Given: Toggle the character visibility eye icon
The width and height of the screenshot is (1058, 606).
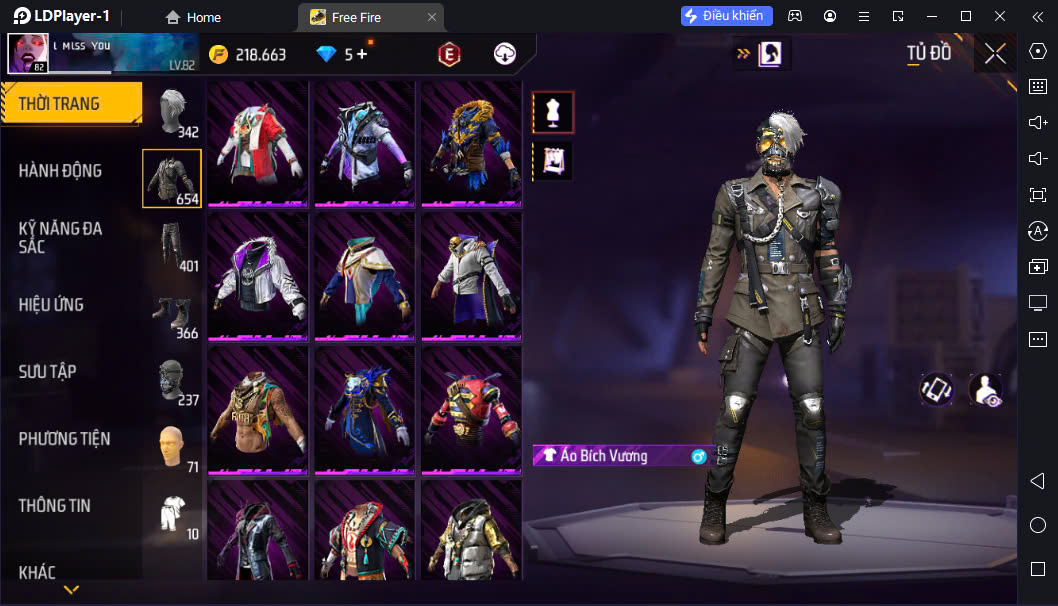Looking at the screenshot, I should (x=985, y=390).
